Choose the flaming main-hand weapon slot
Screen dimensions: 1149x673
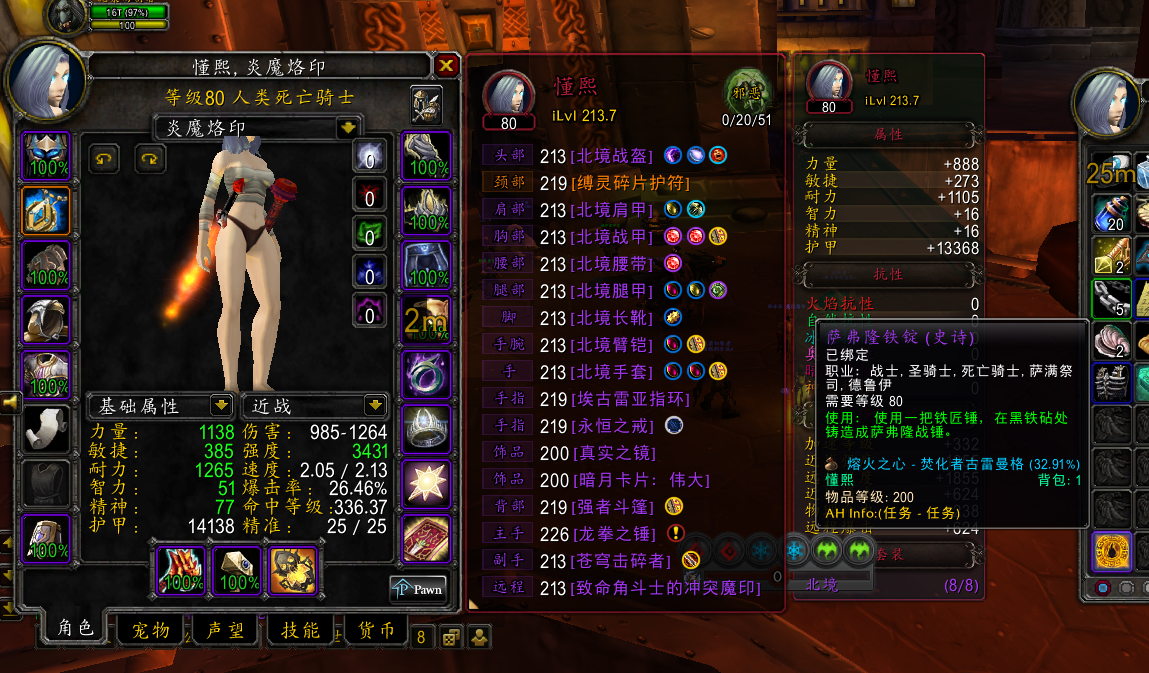(180, 571)
